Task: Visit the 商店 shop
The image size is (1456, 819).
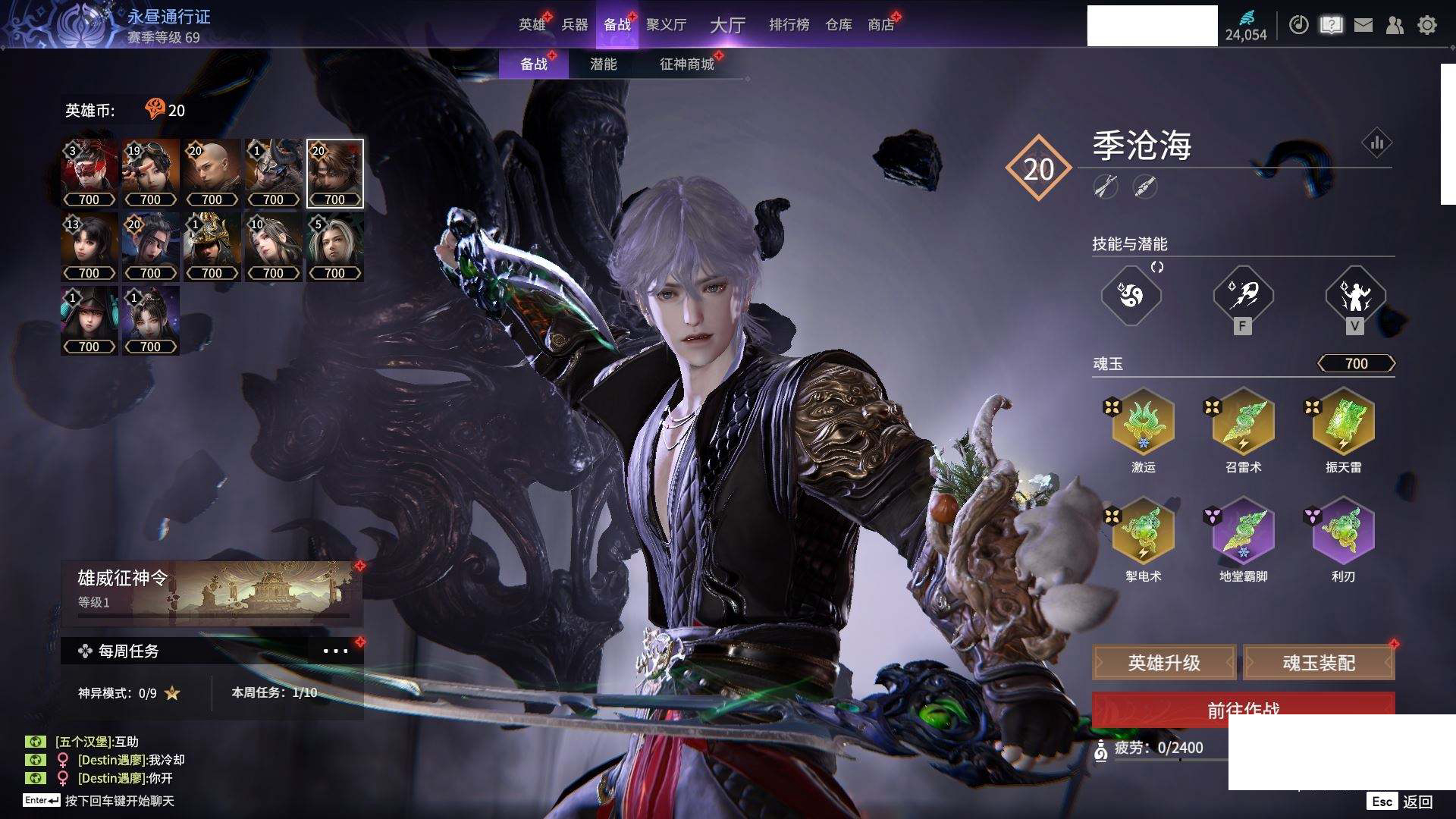Action: [x=881, y=25]
